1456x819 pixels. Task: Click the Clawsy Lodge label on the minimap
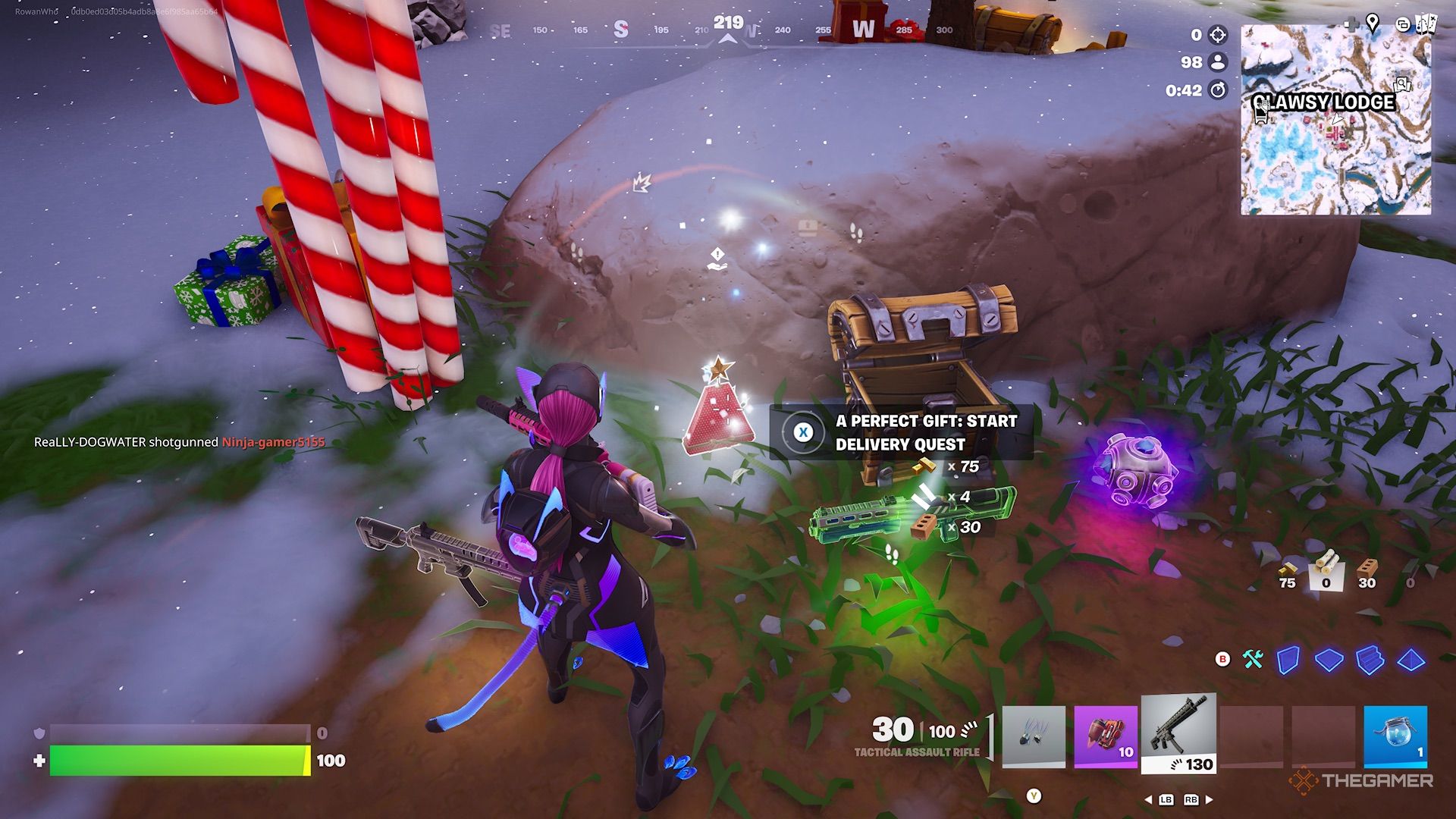pos(1324,101)
